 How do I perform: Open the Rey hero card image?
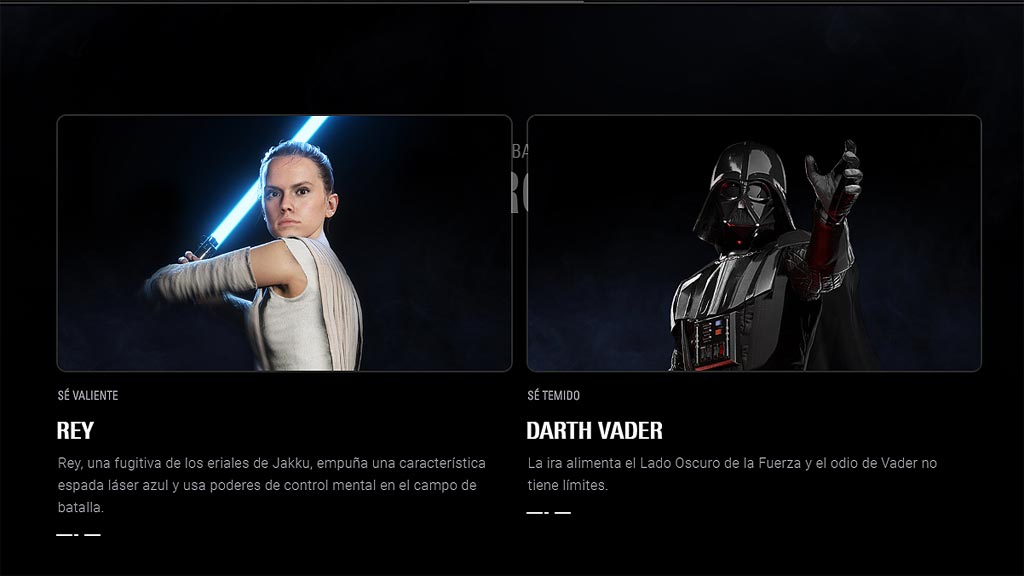(284, 243)
